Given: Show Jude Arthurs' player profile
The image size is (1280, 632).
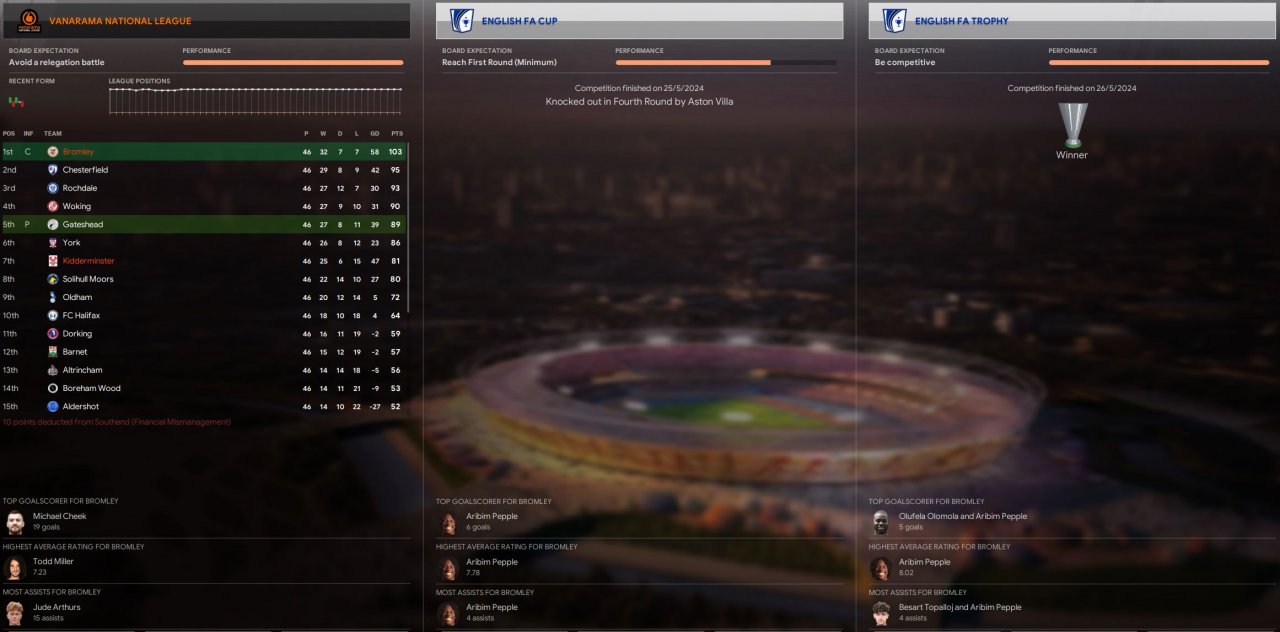Looking at the screenshot, I should [x=57, y=607].
